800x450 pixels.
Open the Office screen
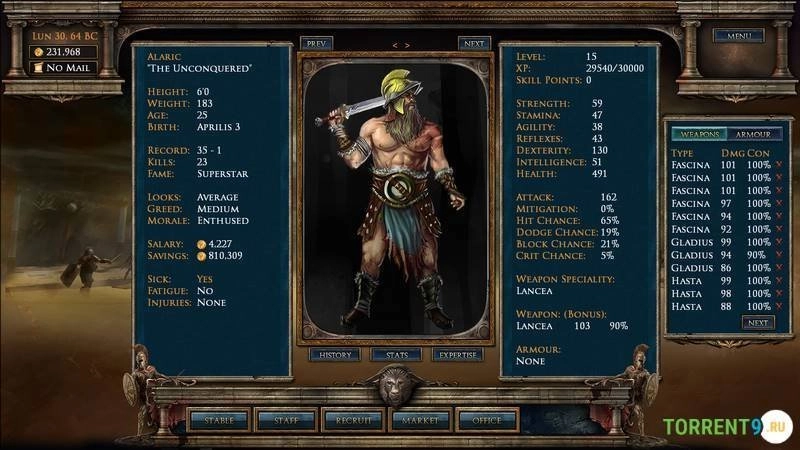(x=487, y=421)
